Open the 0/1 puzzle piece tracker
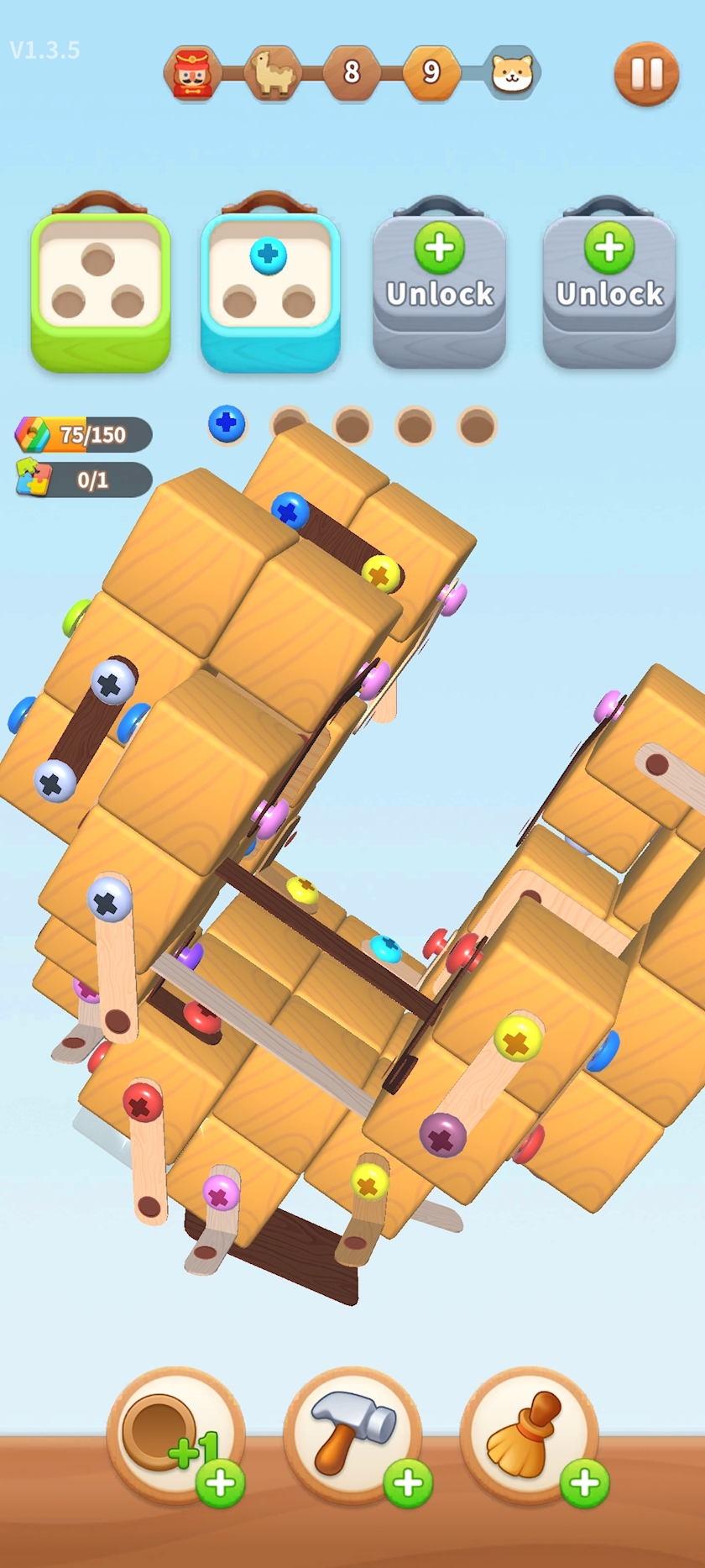 [84, 480]
